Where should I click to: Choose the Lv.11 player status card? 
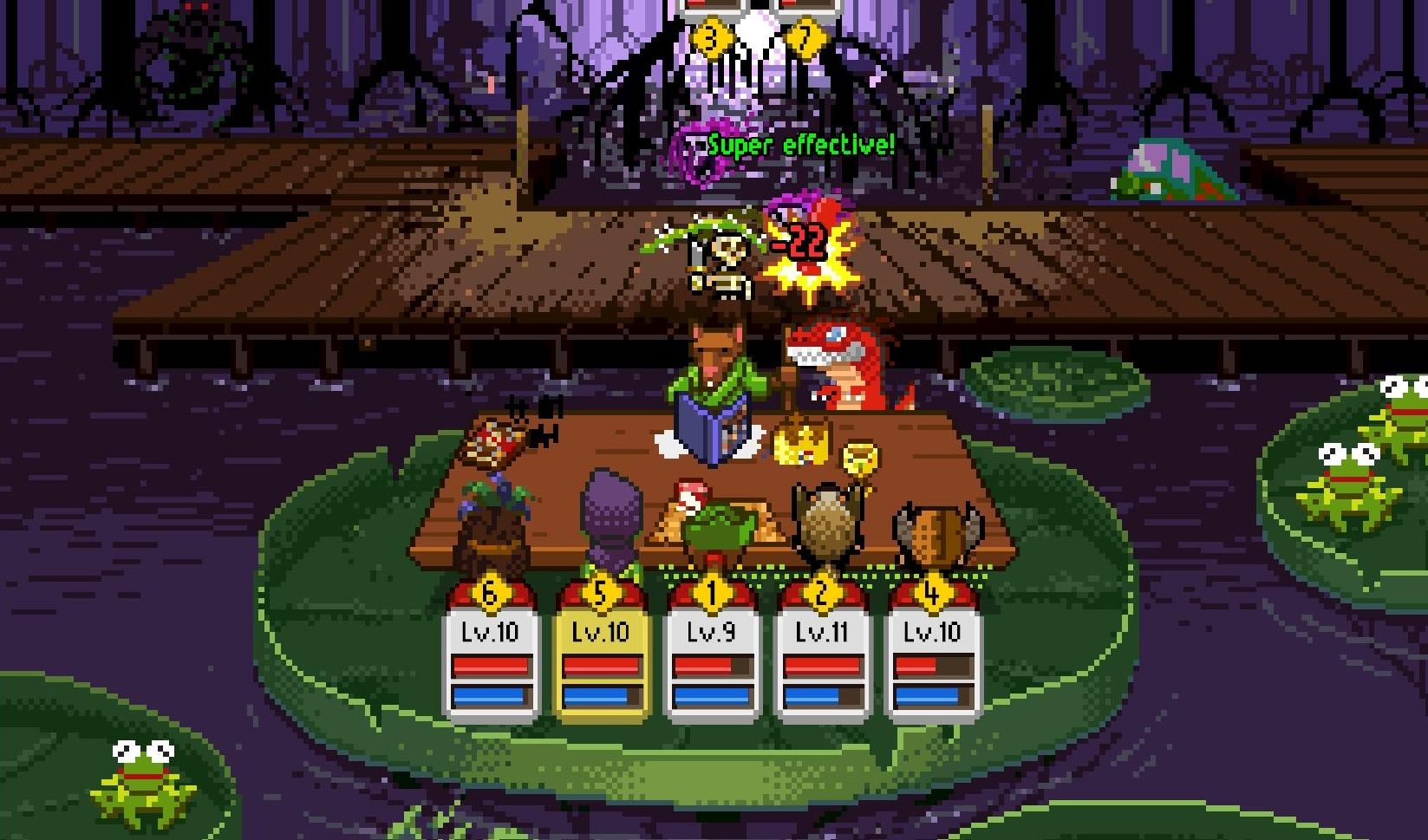click(x=821, y=656)
